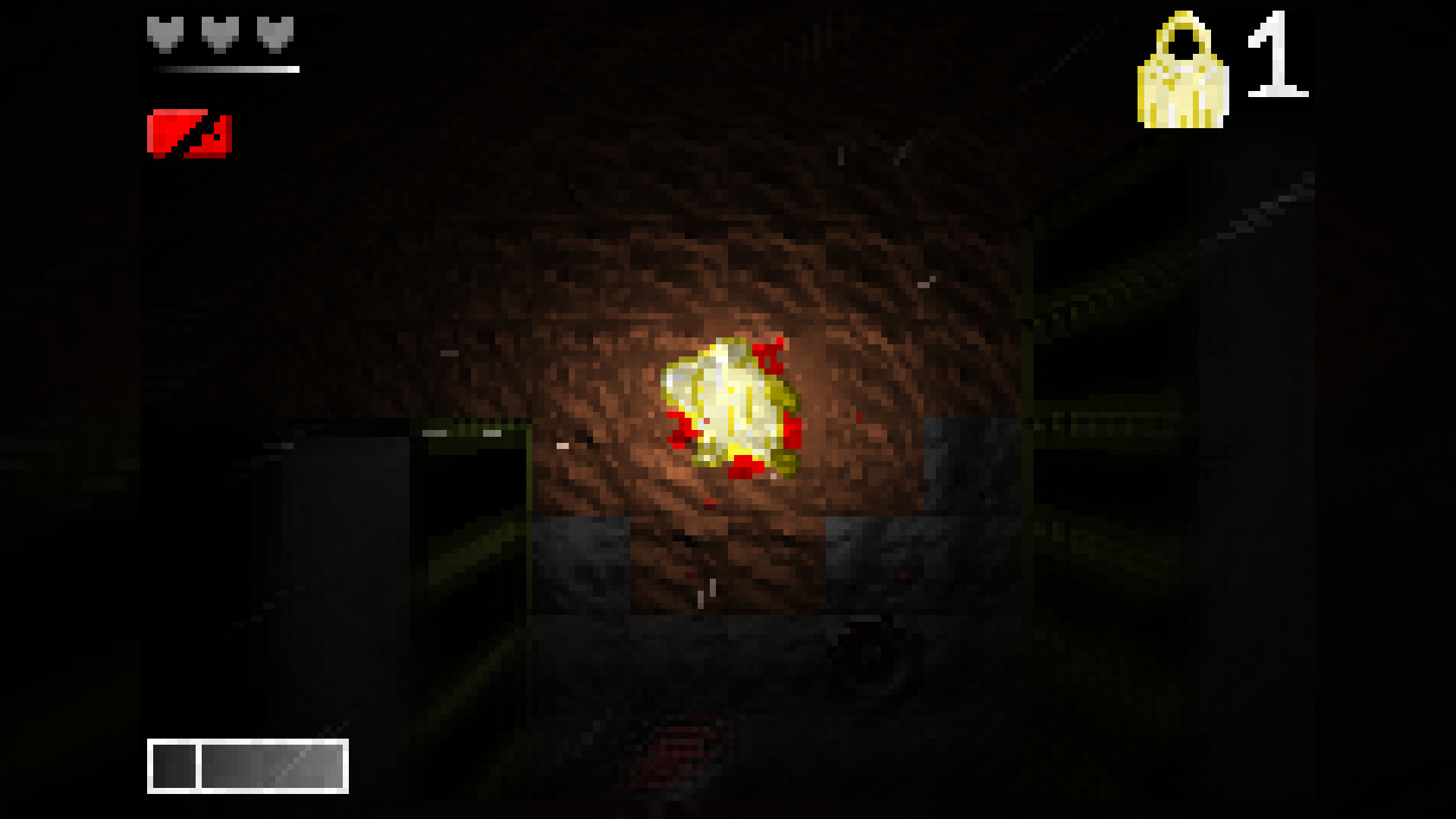1456x819 pixels.
Task: Click the first heart icon
Action: point(165,32)
